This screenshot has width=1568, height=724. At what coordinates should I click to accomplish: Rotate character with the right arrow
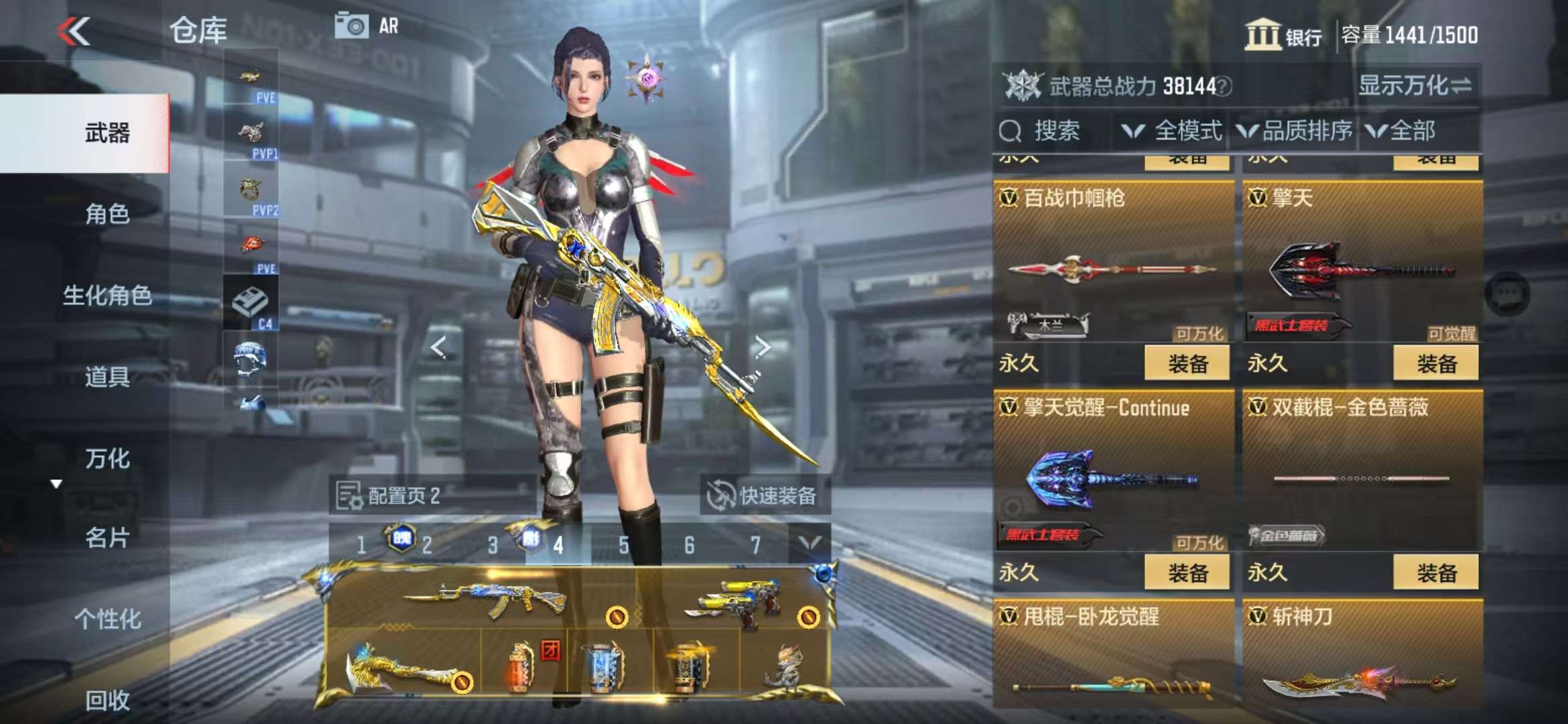coord(762,347)
